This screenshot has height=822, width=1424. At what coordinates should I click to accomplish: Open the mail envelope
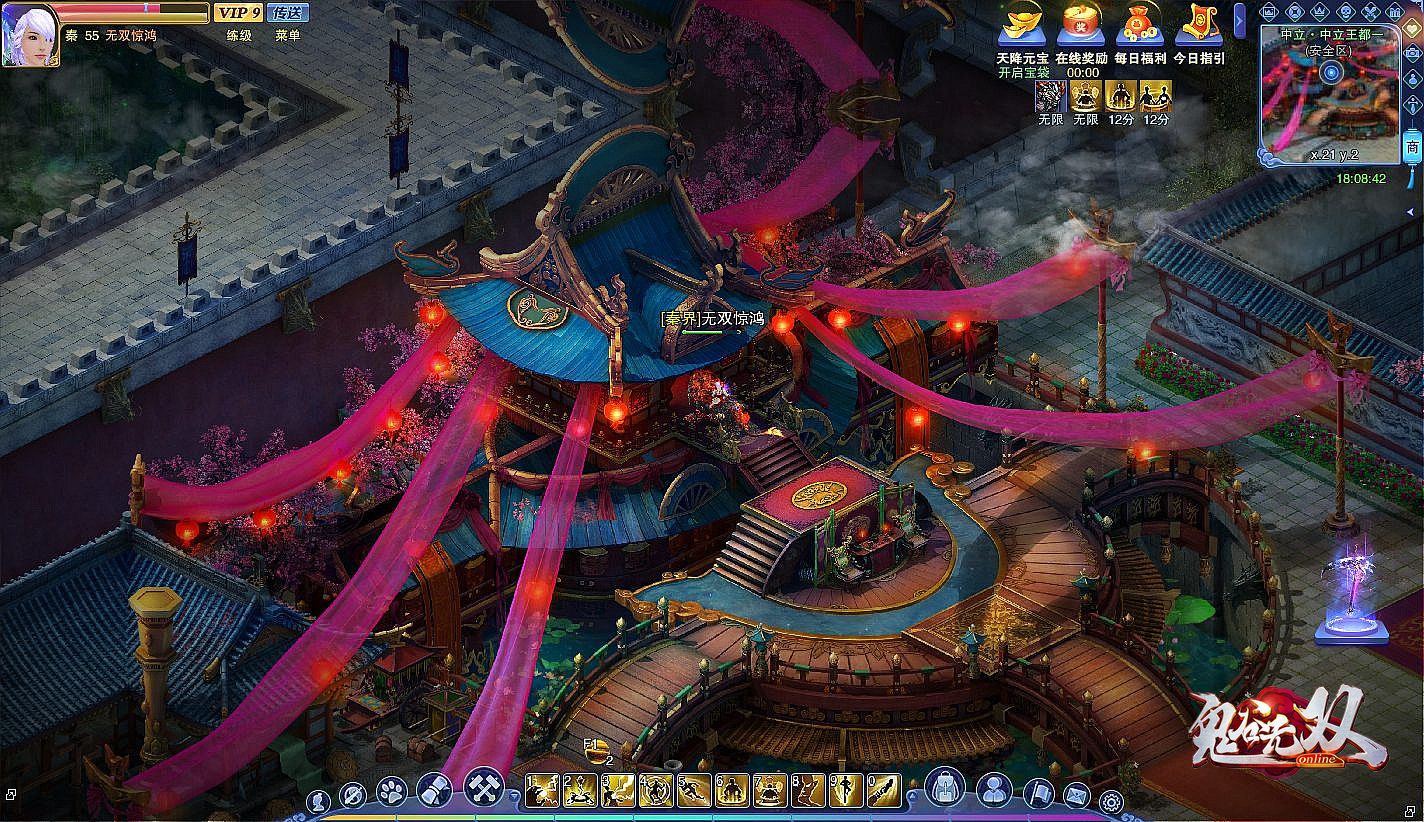[1076, 795]
